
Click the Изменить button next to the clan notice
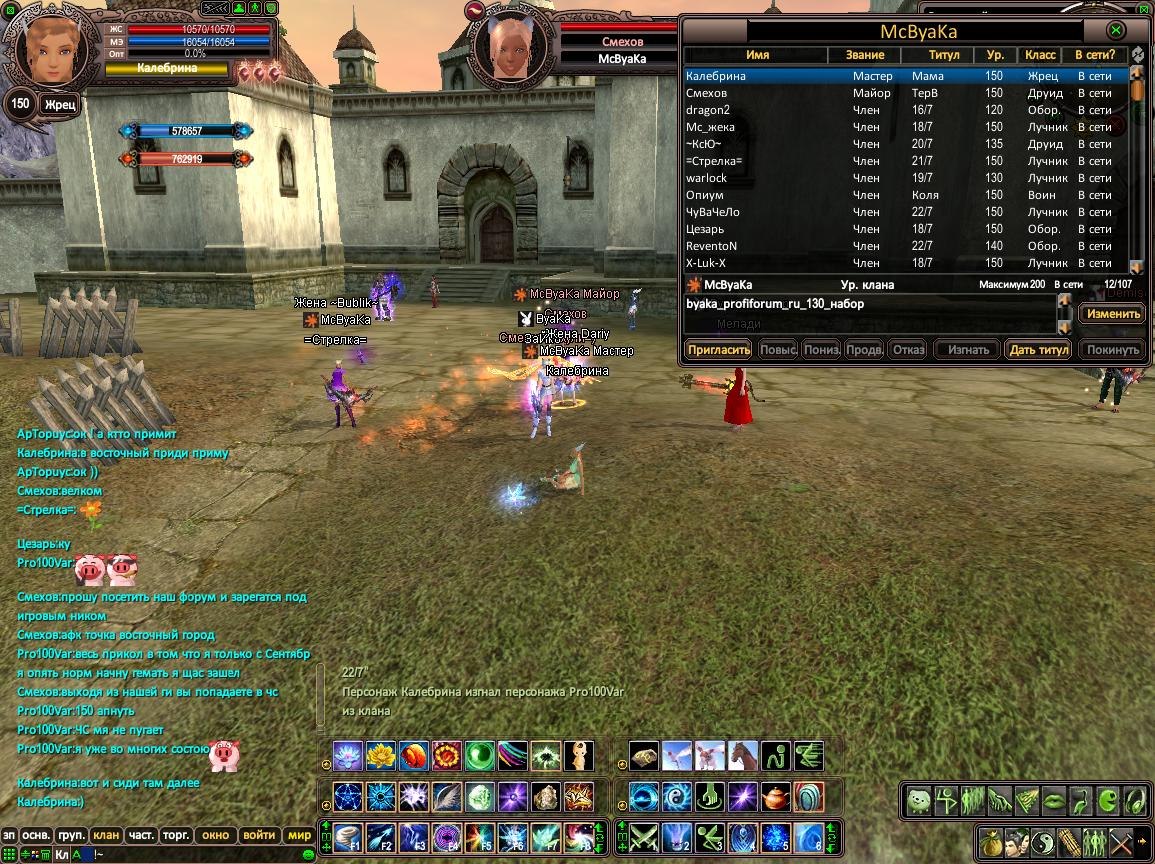[x=1113, y=313]
